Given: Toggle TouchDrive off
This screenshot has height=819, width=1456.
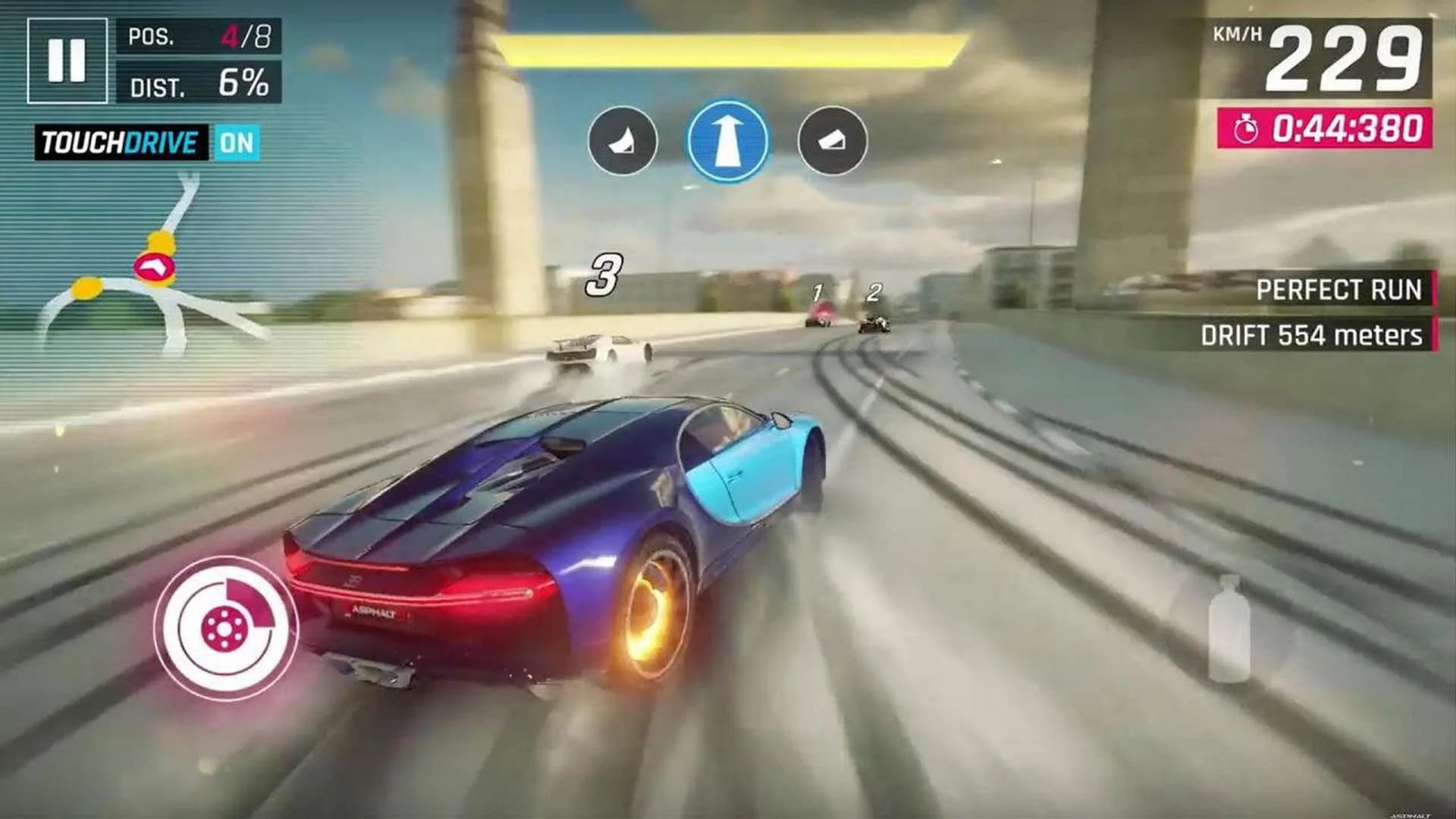Looking at the screenshot, I should (121, 140).
